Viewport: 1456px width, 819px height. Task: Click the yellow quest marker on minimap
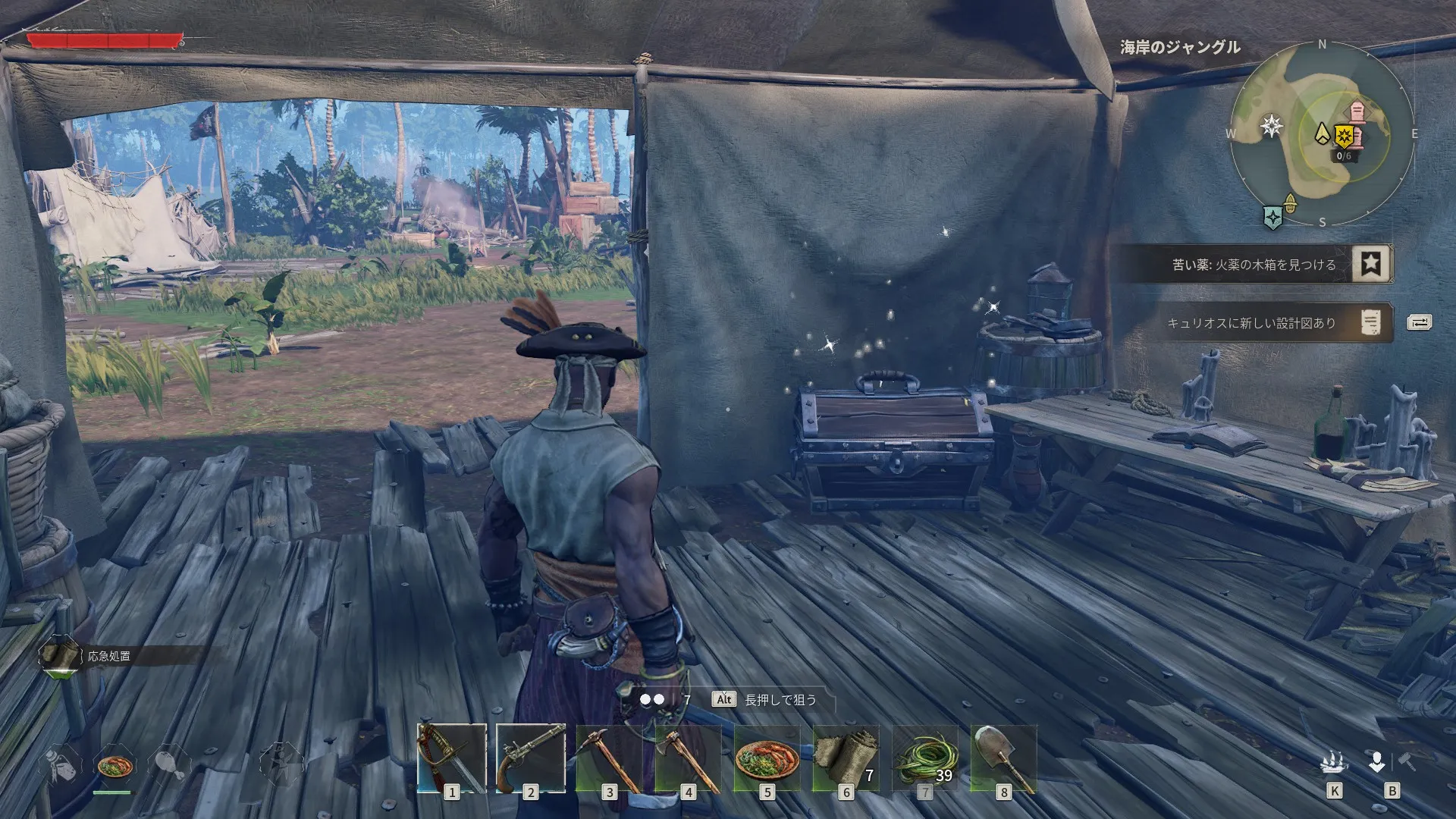coord(1345,136)
